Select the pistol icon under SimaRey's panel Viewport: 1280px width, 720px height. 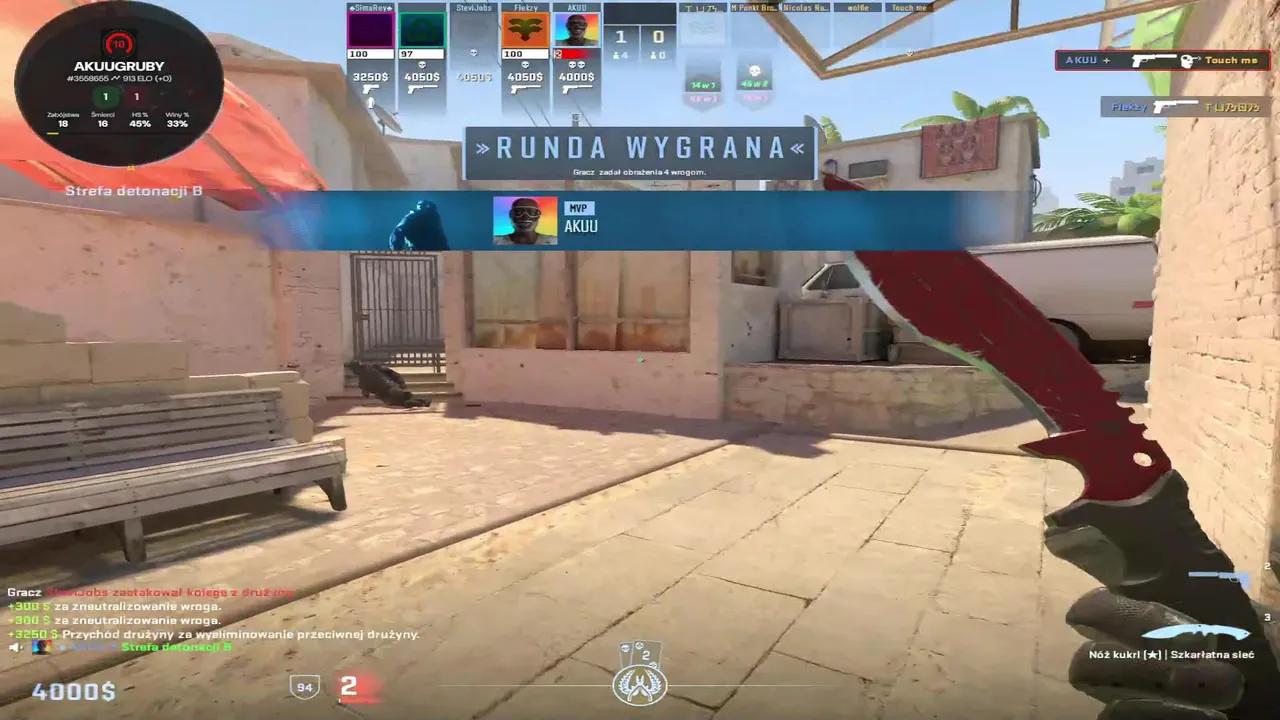(x=371, y=89)
